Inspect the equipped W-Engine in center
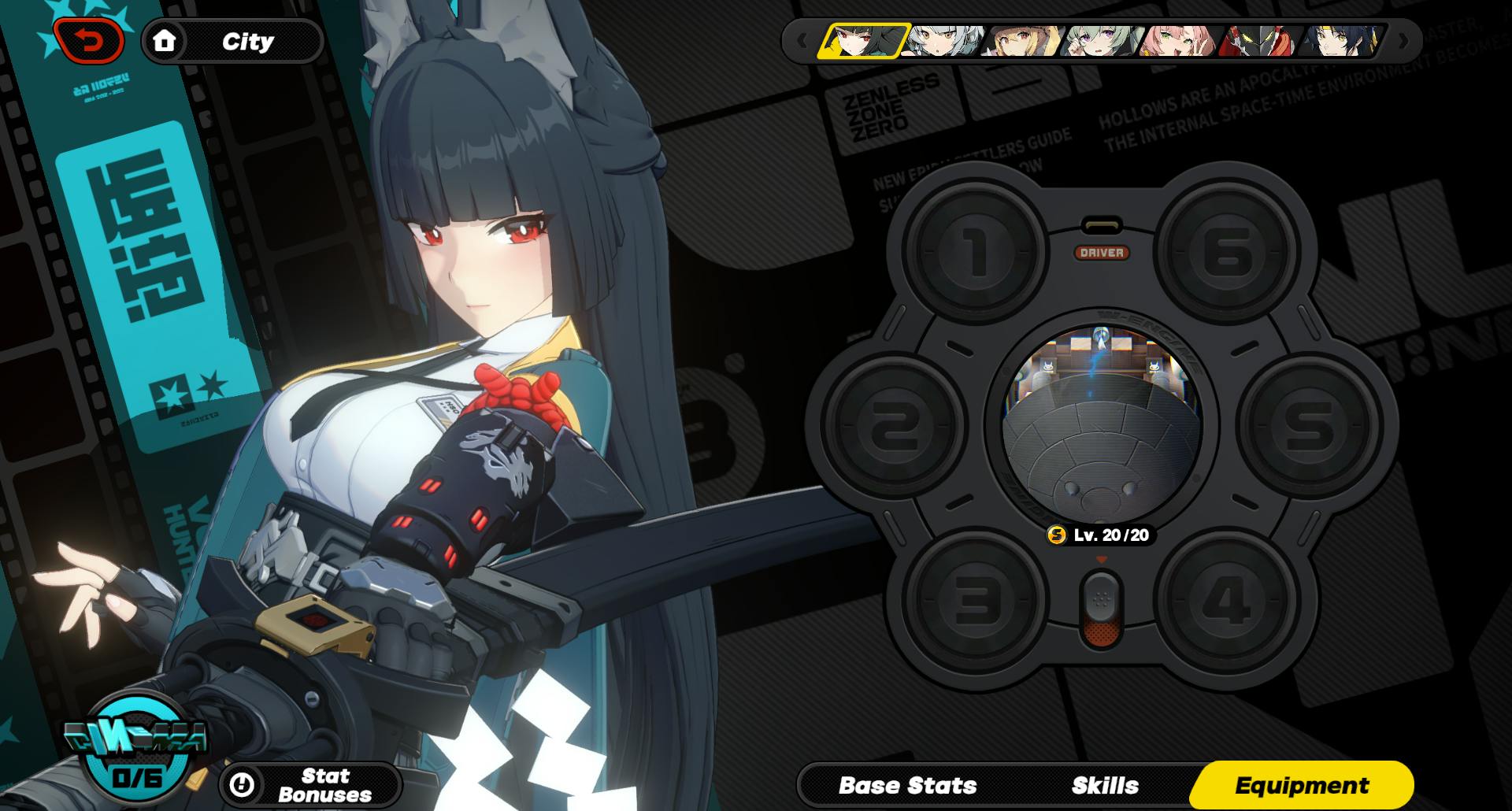 coord(1102,426)
